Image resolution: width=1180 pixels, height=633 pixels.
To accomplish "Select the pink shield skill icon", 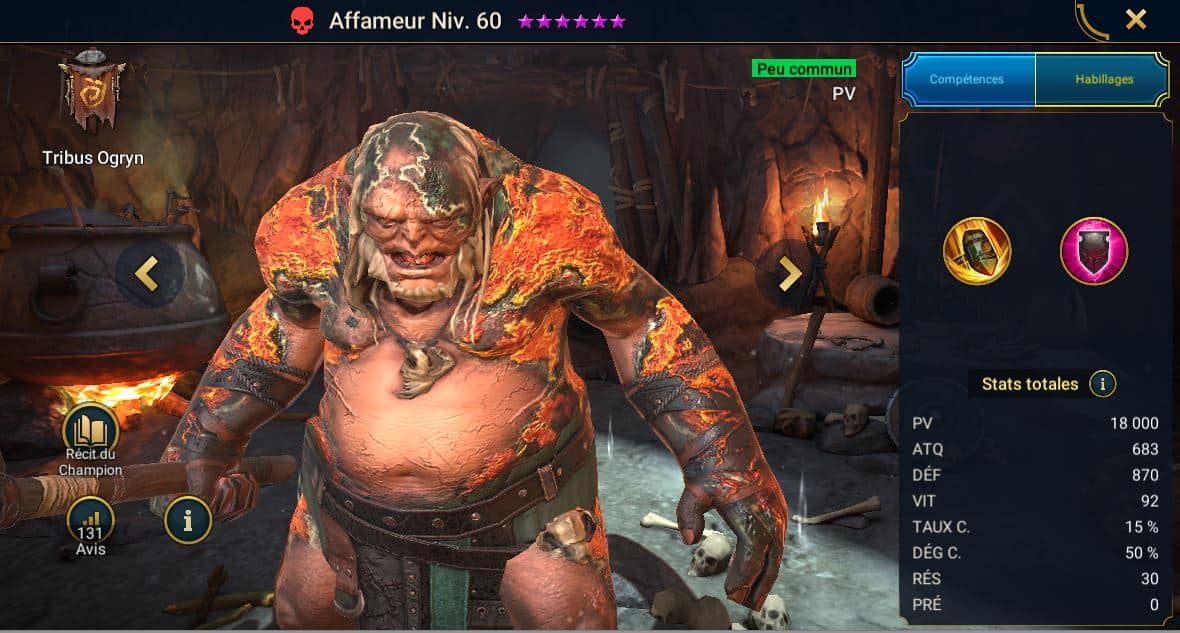I will [x=1094, y=251].
